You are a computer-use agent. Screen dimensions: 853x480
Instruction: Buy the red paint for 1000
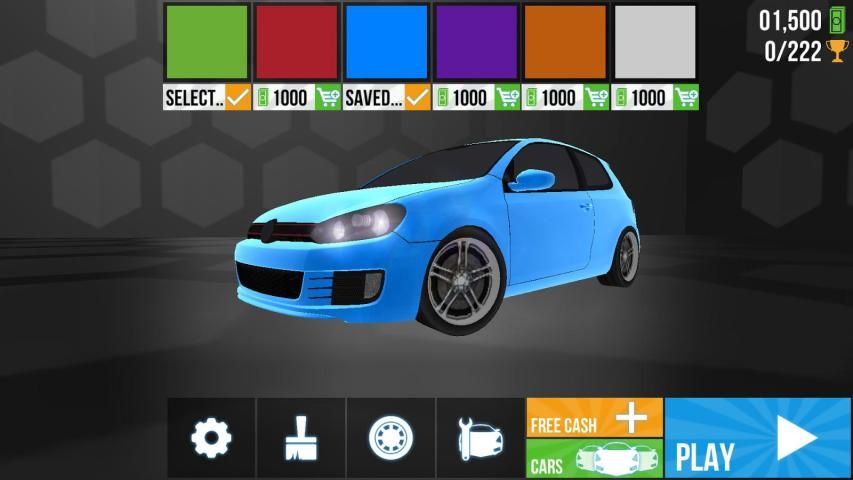pyautogui.click(x=296, y=97)
